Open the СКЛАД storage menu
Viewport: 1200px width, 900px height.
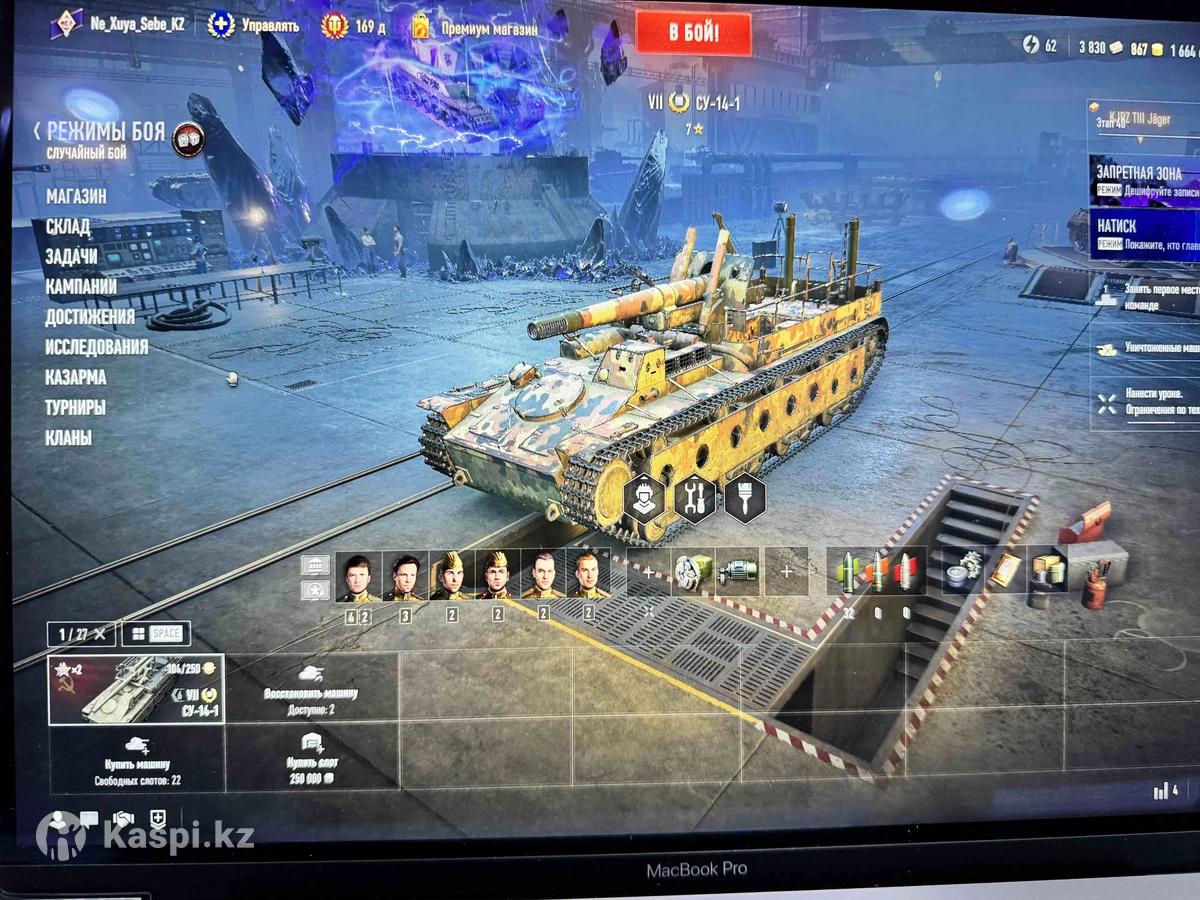pyautogui.click(x=68, y=227)
